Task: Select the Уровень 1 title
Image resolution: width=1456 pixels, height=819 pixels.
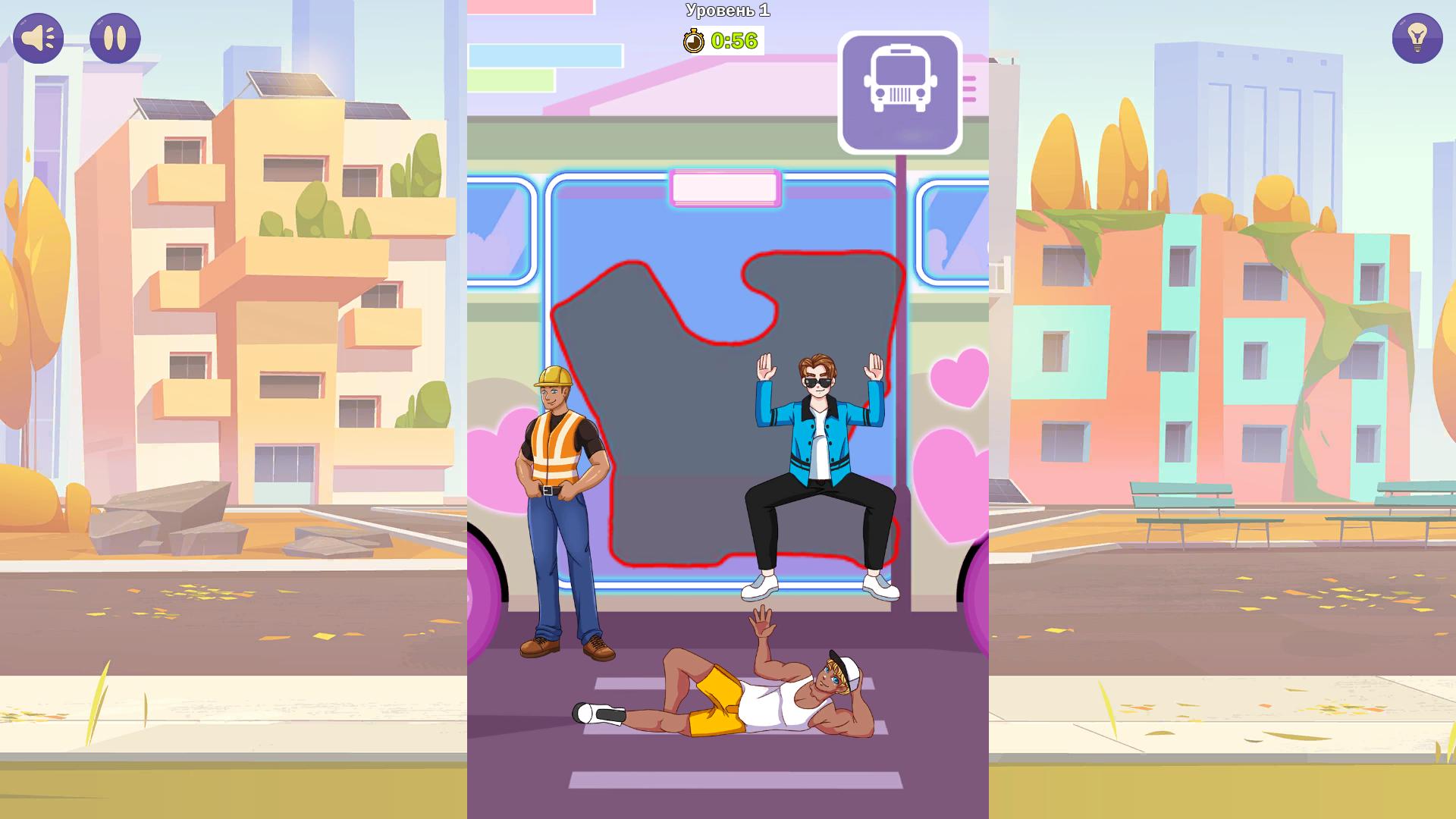Action: [726, 11]
